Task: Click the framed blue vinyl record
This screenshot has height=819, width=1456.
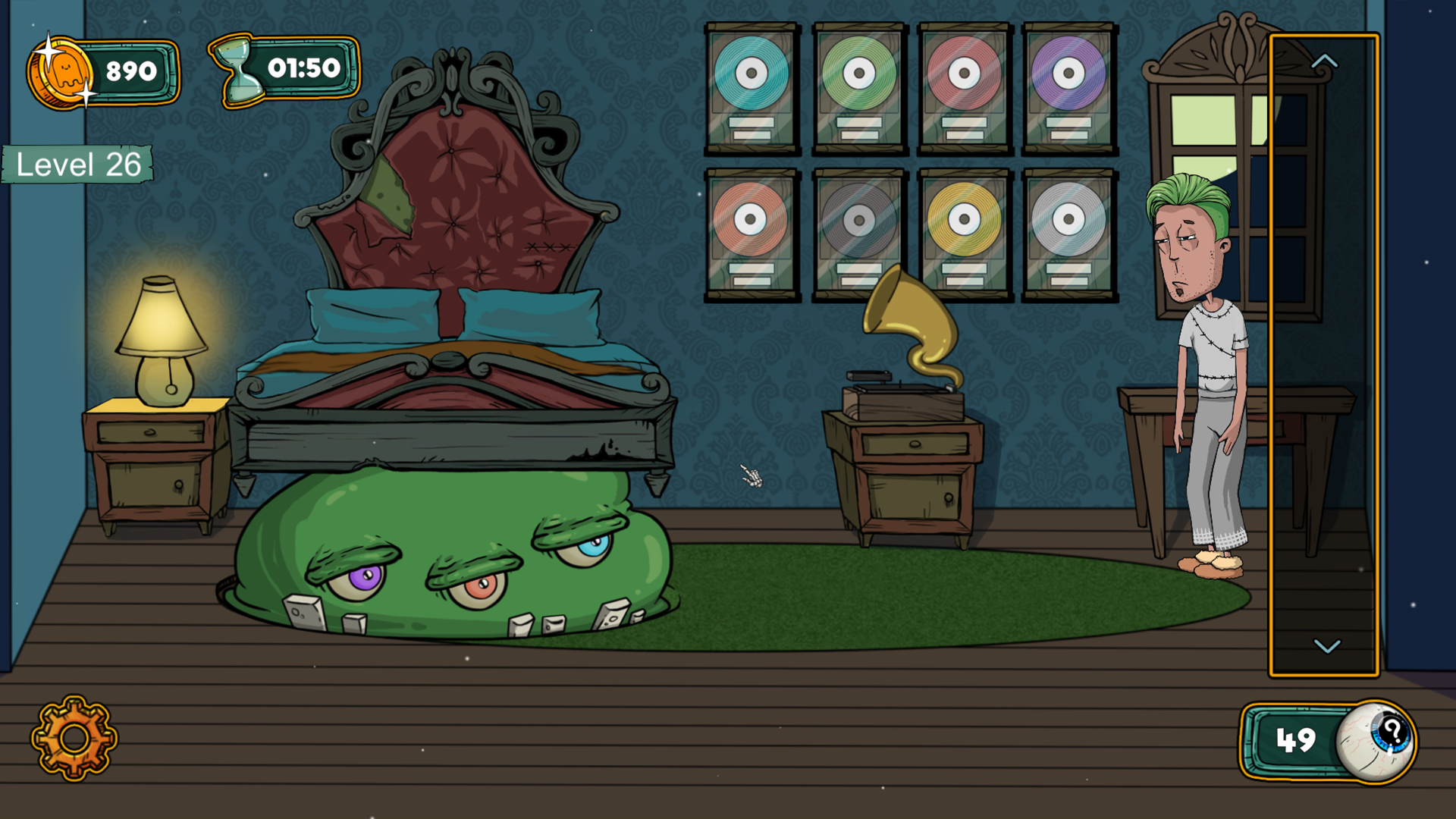Action: pyautogui.click(x=752, y=72)
